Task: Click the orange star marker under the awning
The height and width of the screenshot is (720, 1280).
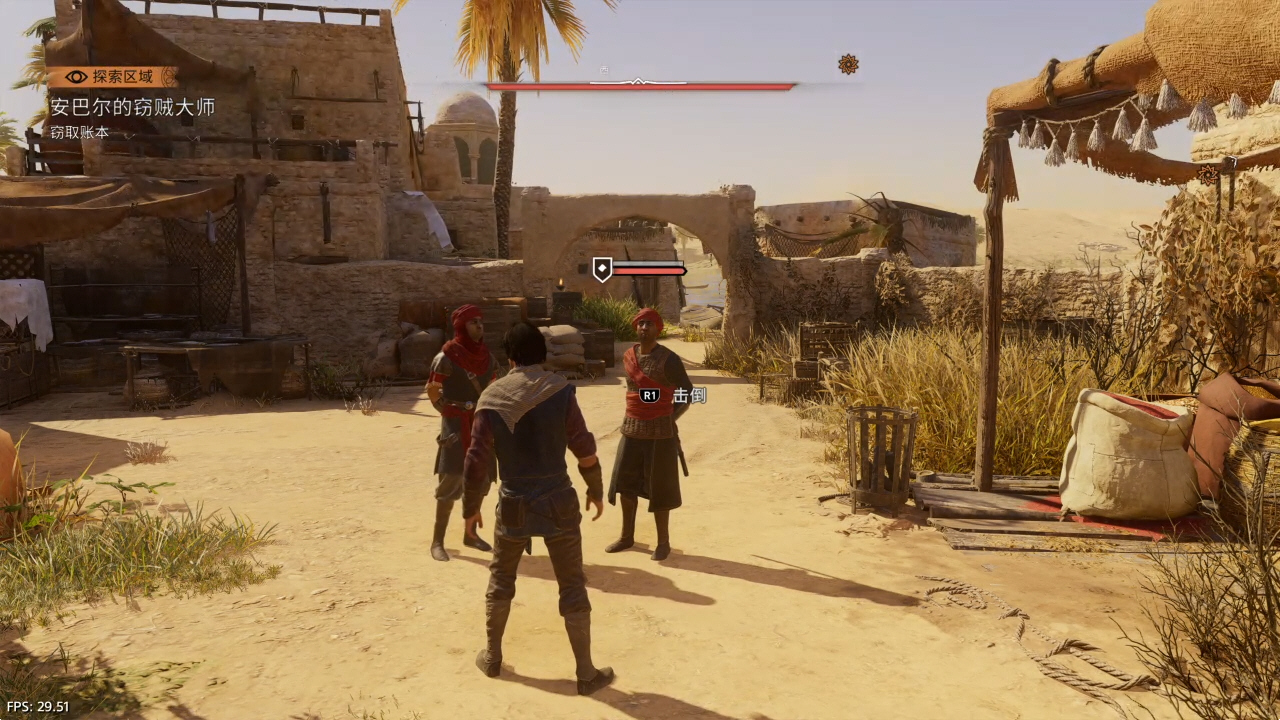Action: coord(1208,174)
